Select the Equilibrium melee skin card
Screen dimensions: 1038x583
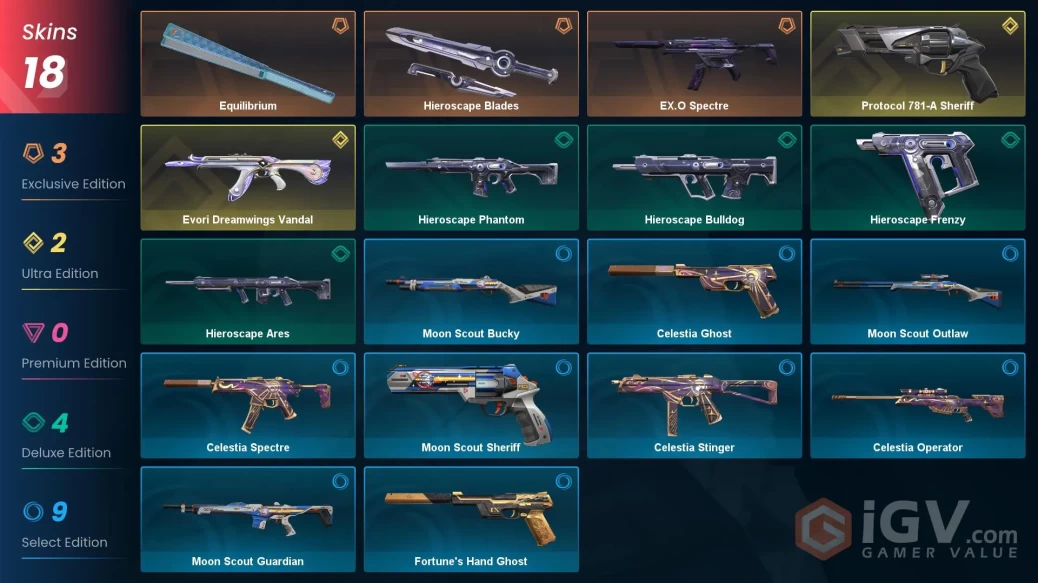[248, 64]
